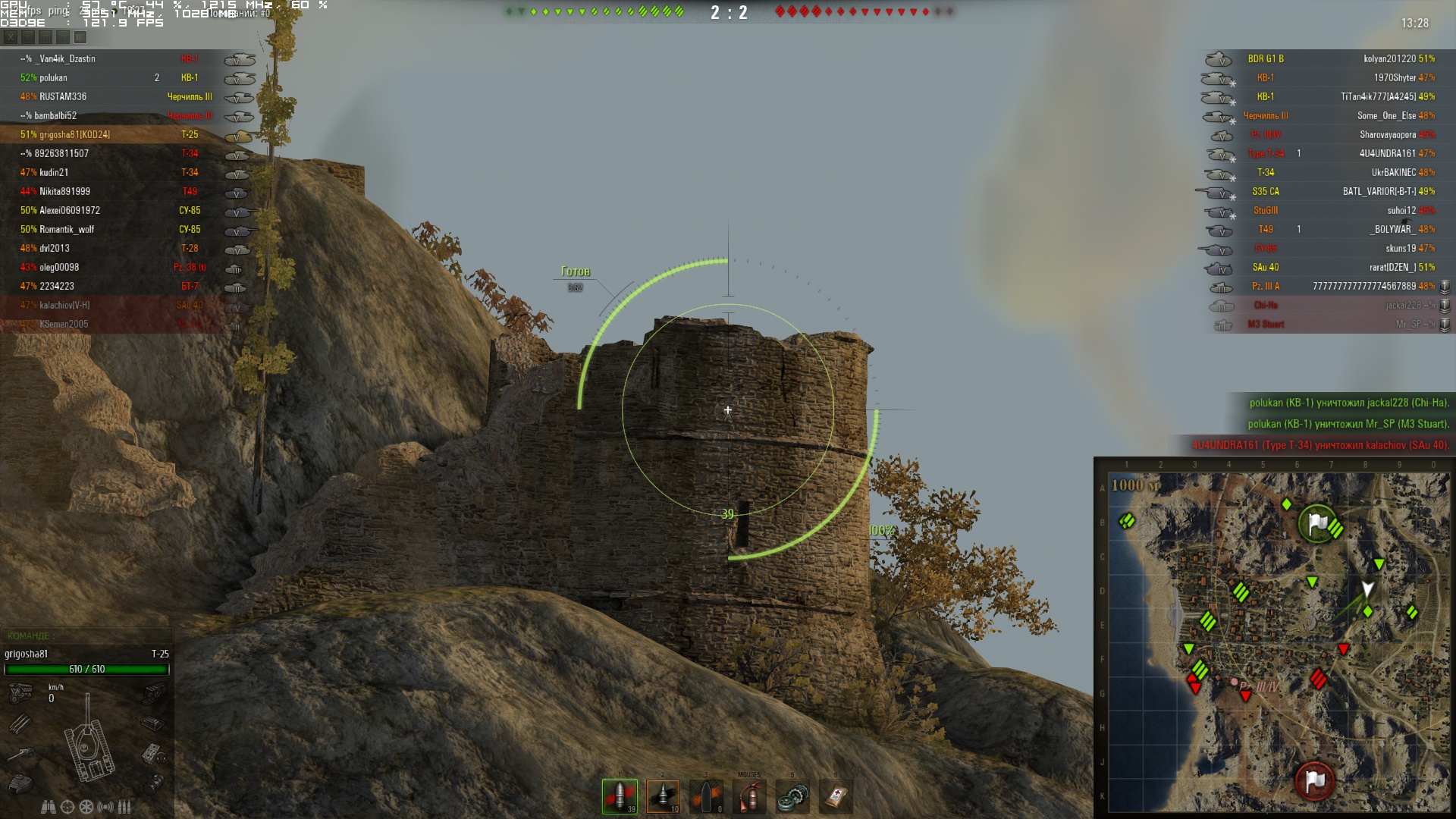The height and width of the screenshot is (819, 1456).
Task: Click the green allied base flag on minimap
Action: (1318, 522)
